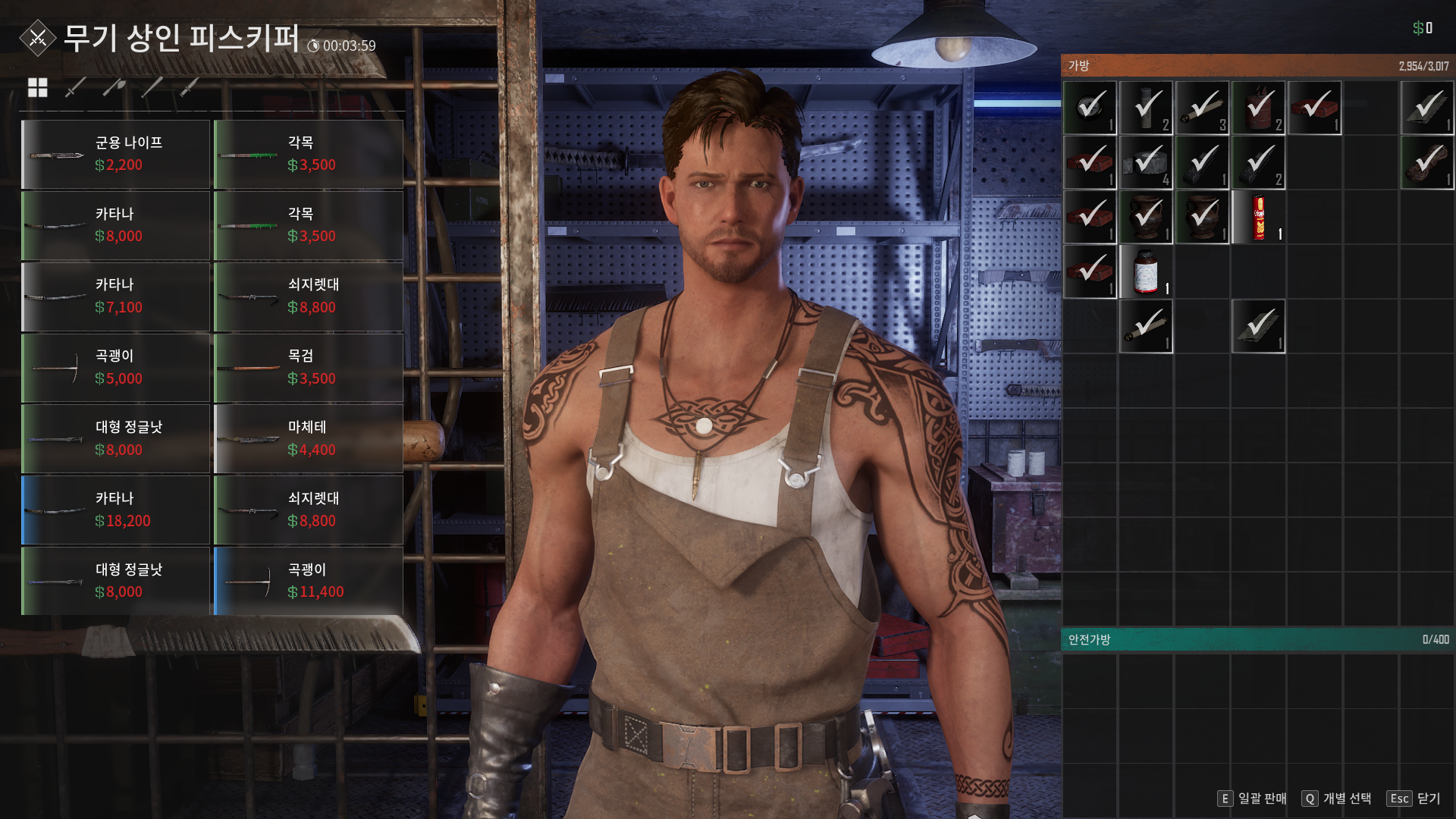Click the white pill bottle slot
The width and height of the screenshot is (1456, 819).
pyautogui.click(x=1146, y=272)
